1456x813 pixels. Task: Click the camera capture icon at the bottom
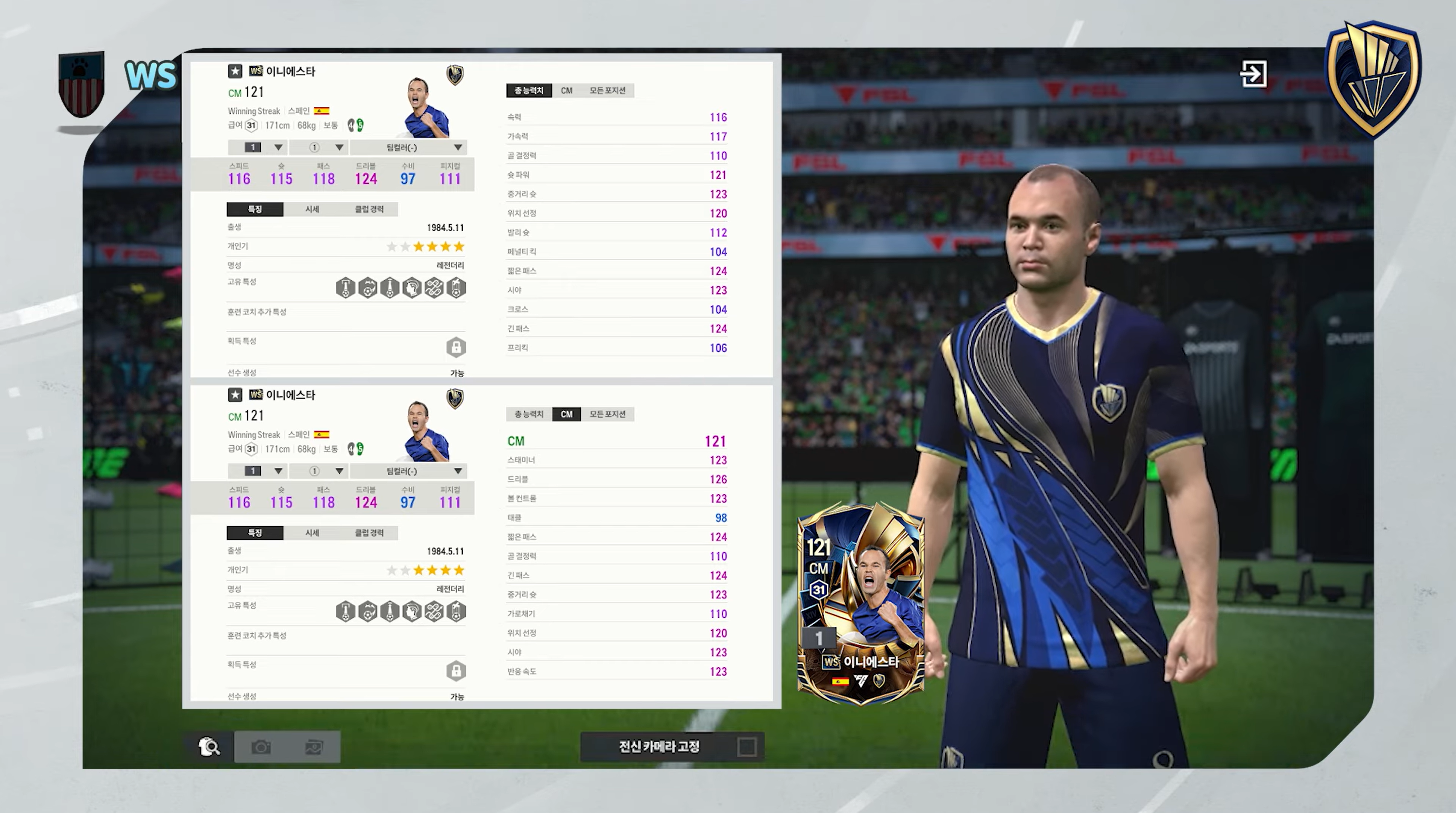261,746
